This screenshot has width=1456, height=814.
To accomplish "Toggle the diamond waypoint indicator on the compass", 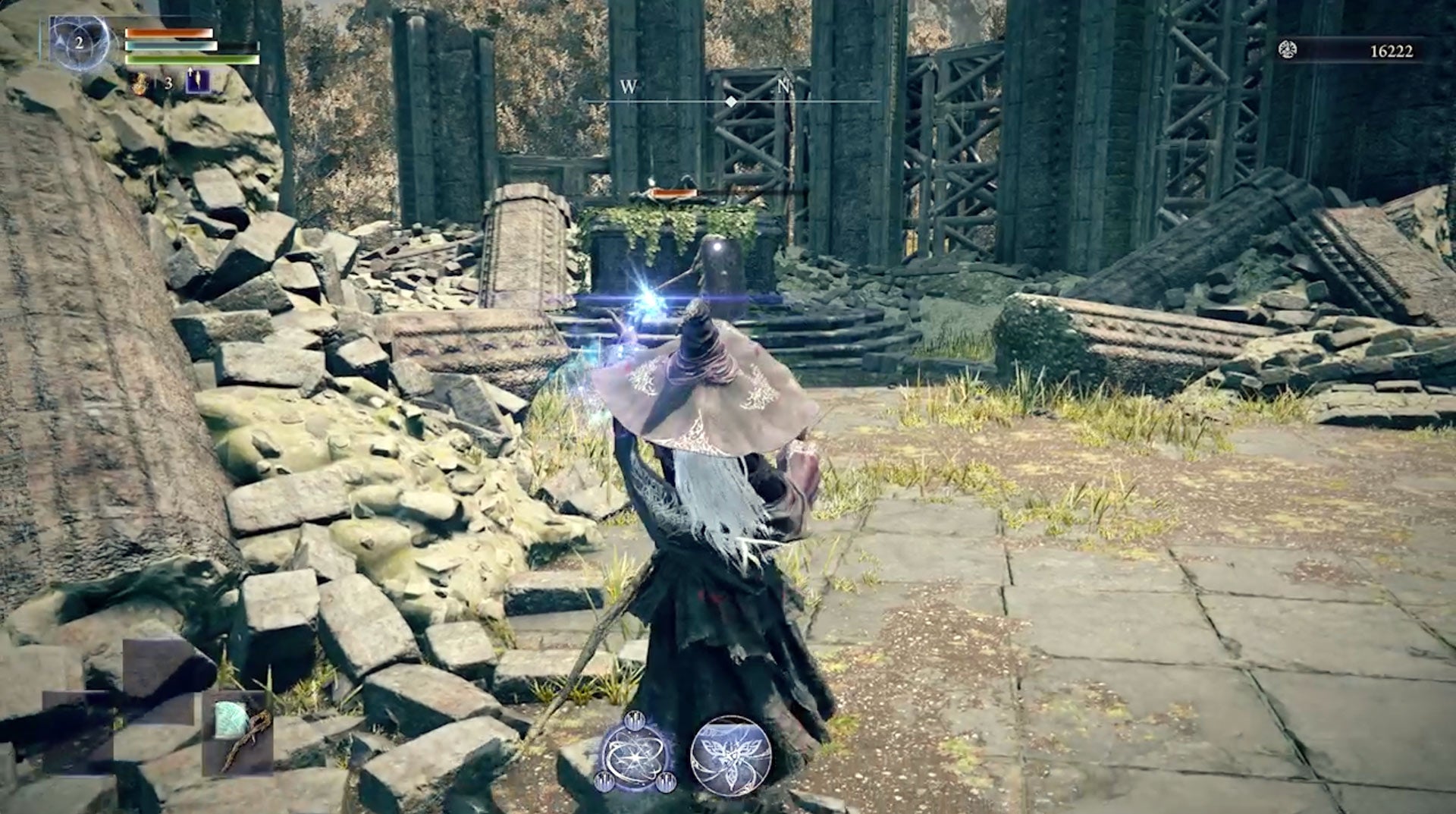I will (x=730, y=99).
